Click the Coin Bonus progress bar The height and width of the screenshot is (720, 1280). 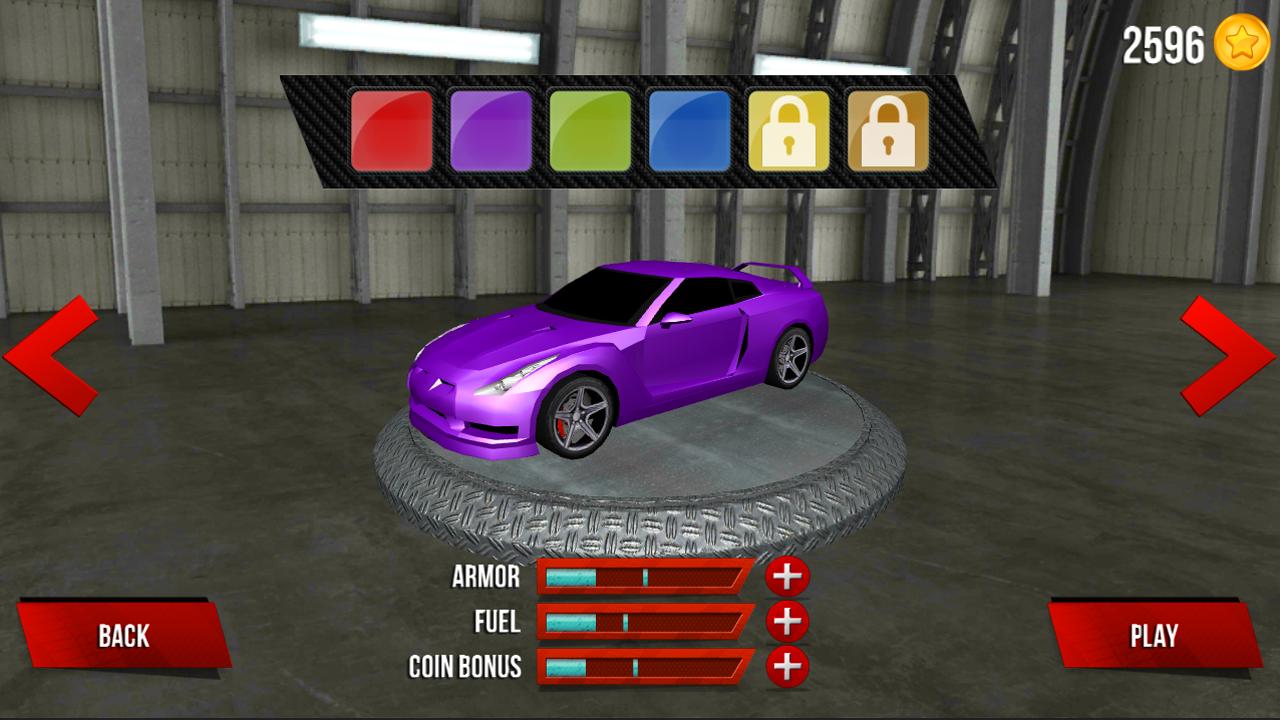point(645,667)
